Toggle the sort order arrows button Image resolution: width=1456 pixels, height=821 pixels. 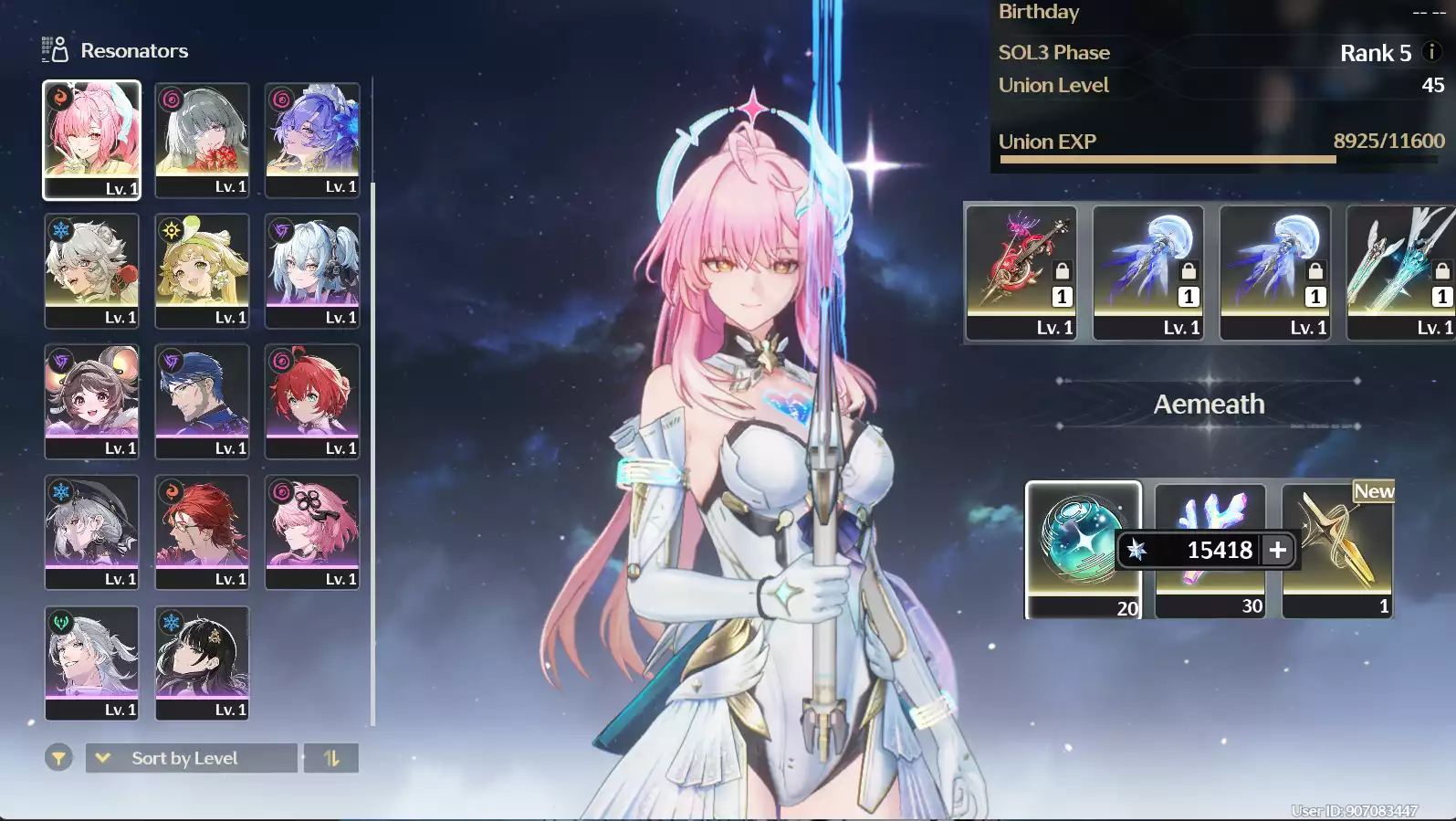(x=331, y=758)
